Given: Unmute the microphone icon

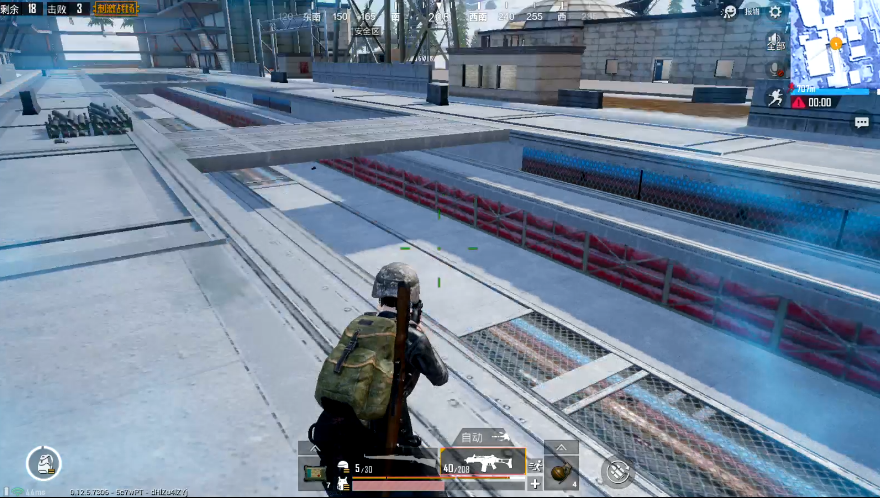Looking at the screenshot, I should 775,69.
